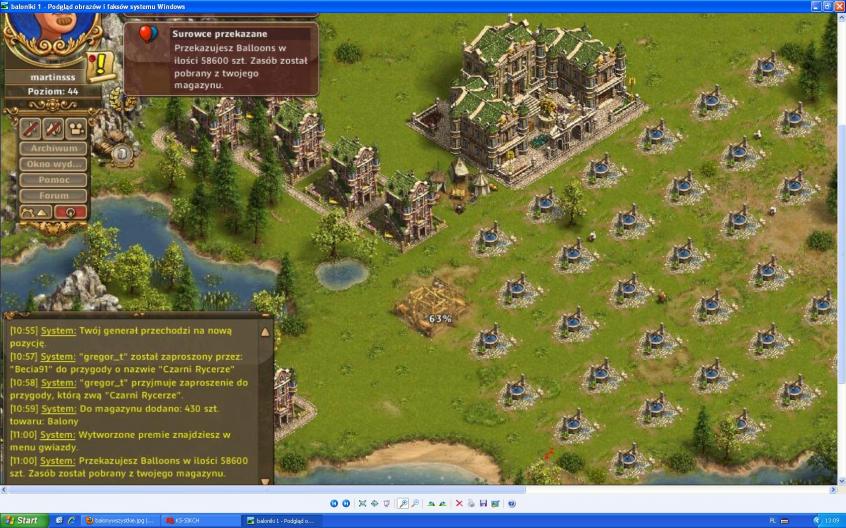Click the Pomoc help button
Screen dimensions: 846x528
click(x=54, y=180)
